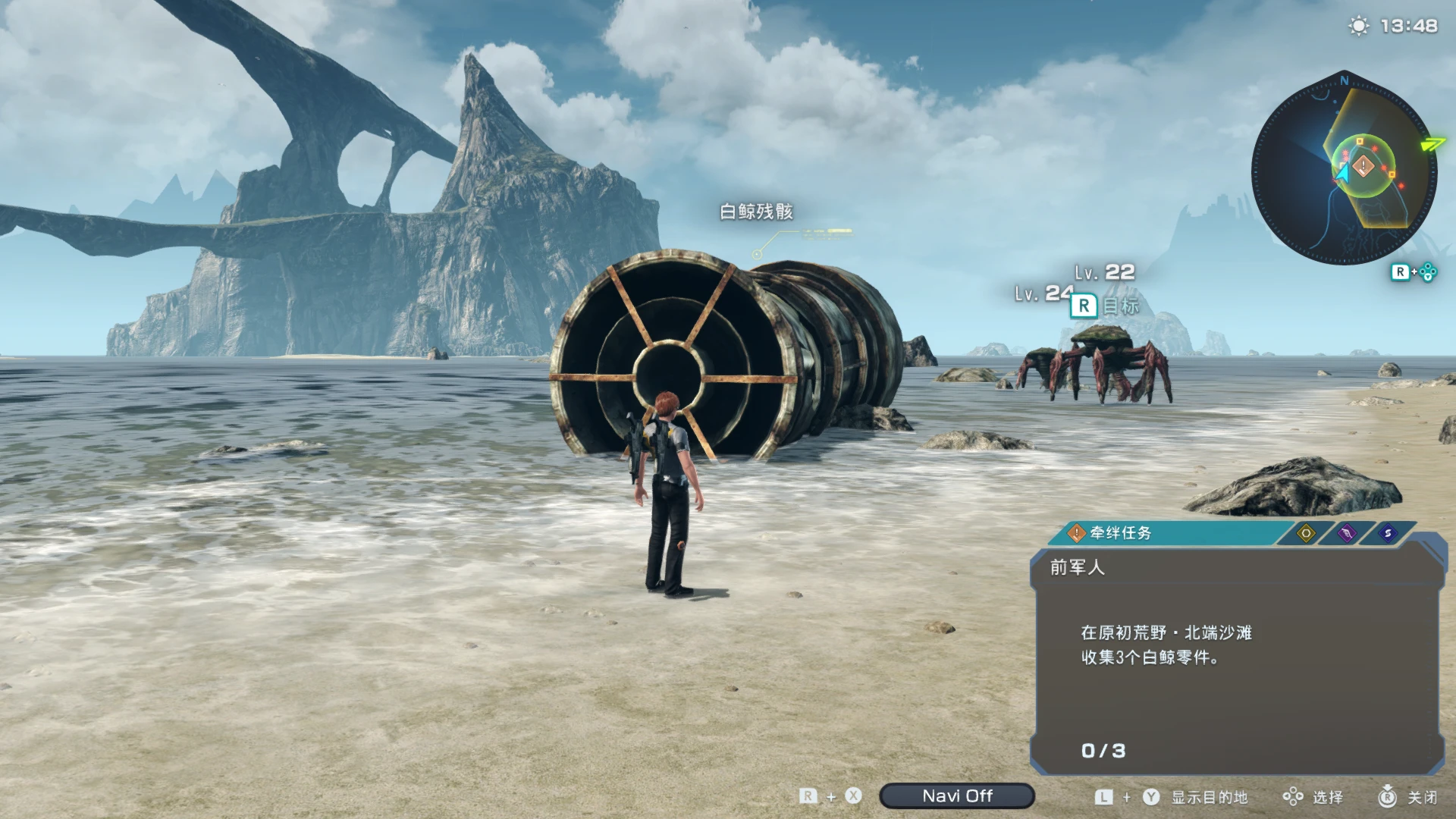This screenshot has width=1456, height=819.
Task: Toggle navigation with the Navi Off button
Action: click(x=958, y=796)
